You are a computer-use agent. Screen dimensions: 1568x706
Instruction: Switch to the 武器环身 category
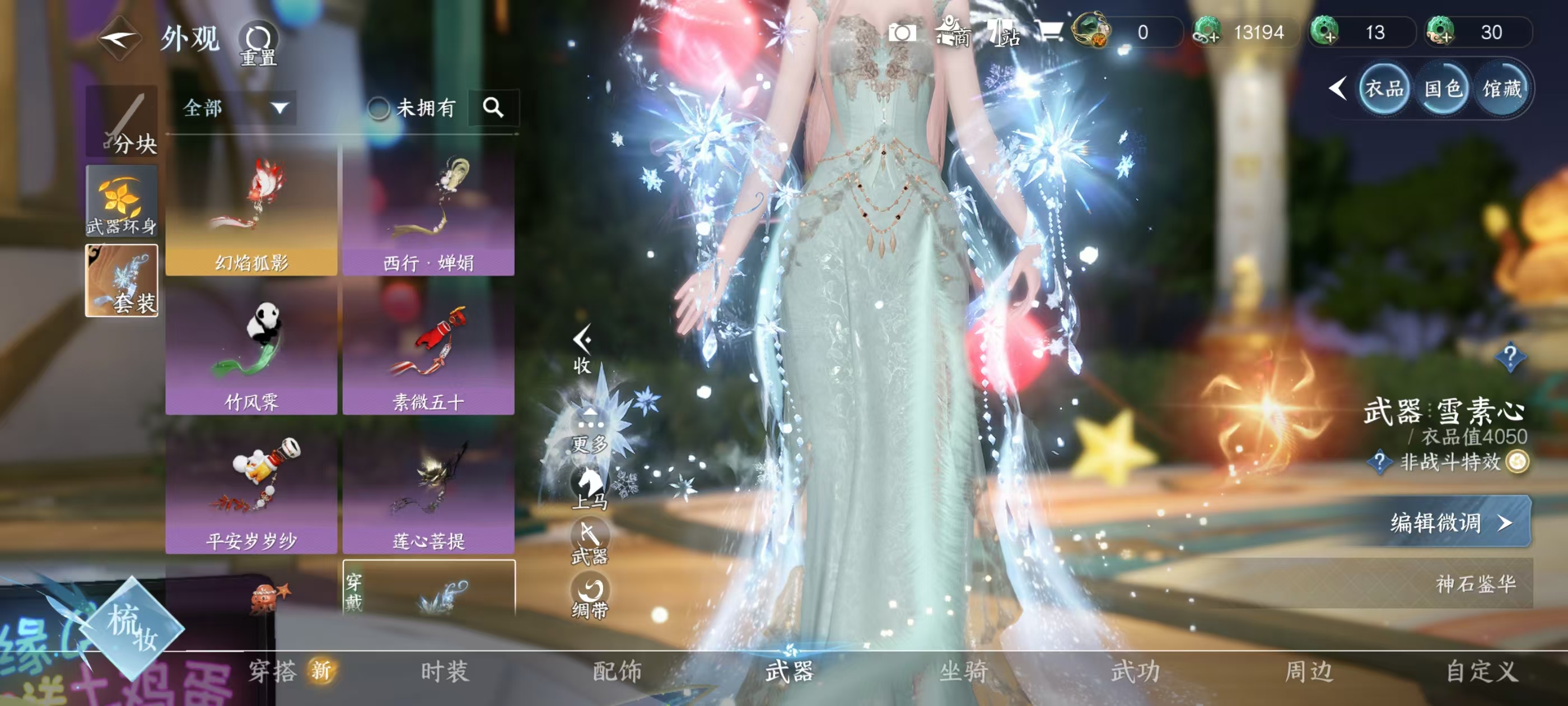(x=122, y=201)
